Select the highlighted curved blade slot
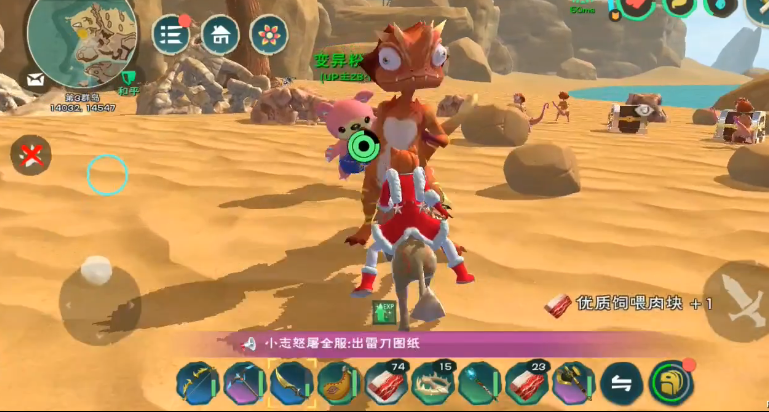The width and height of the screenshot is (769, 412). tap(291, 382)
